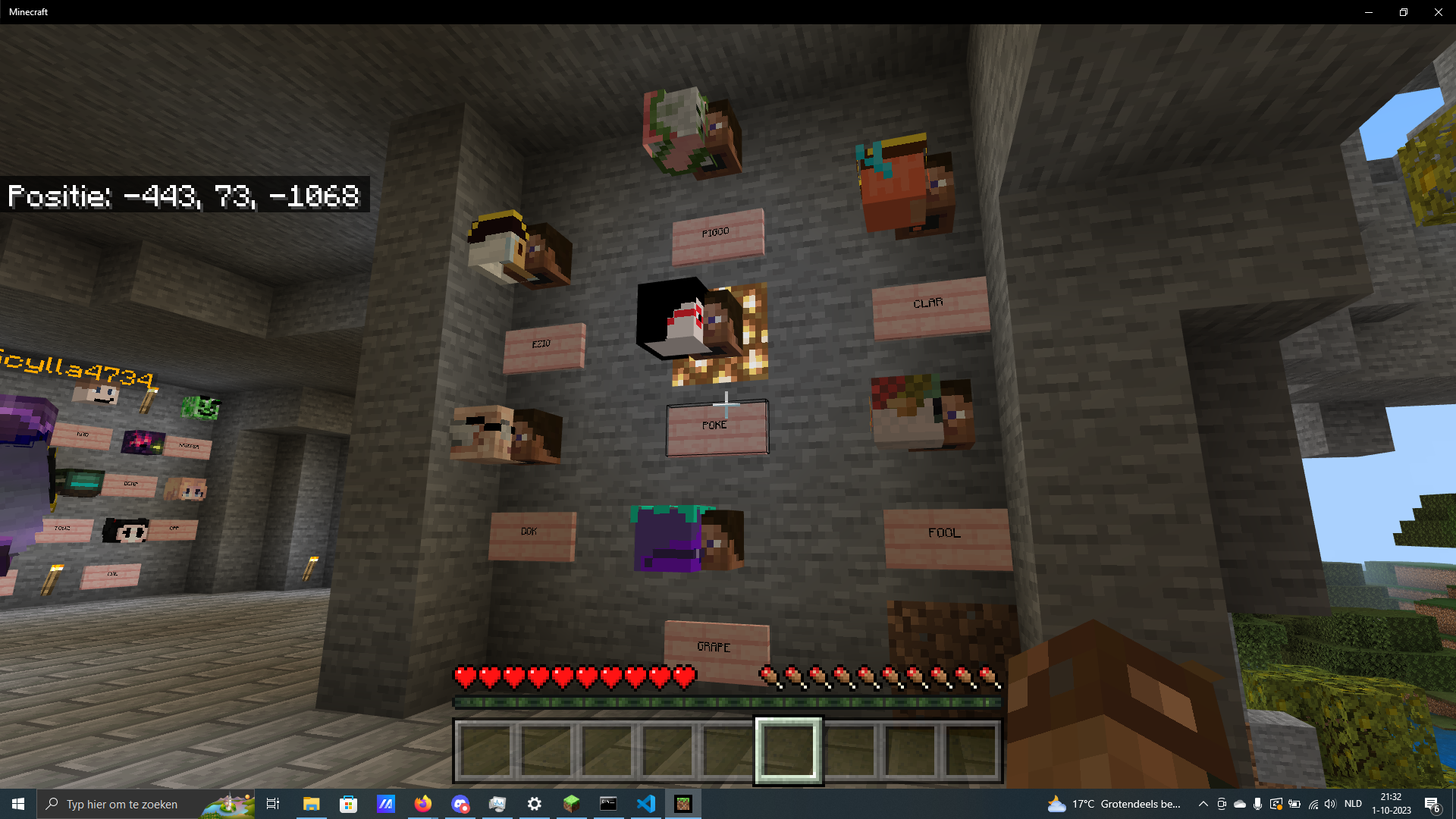Expand the hidden icons chevron in the tray
This screenshot has height=819, width=1456.
pos(1203,804)
